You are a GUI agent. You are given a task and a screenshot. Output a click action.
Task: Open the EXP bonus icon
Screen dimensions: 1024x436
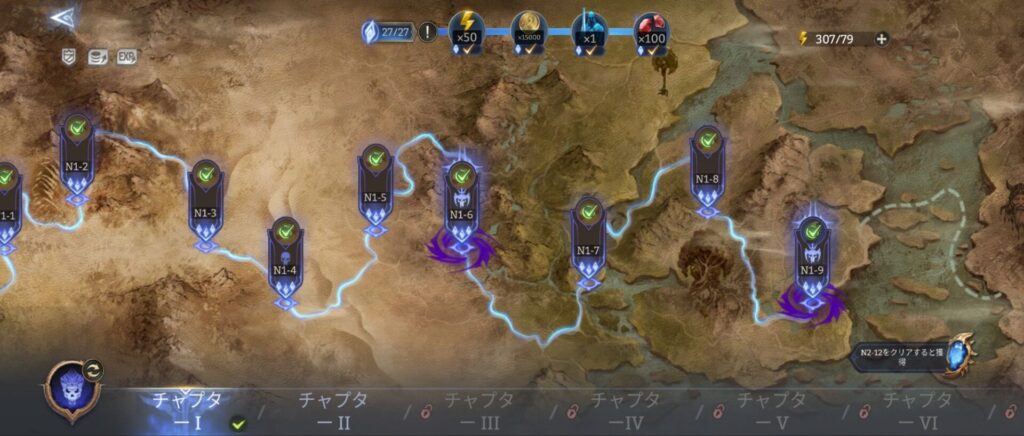(x=127, y=56)
